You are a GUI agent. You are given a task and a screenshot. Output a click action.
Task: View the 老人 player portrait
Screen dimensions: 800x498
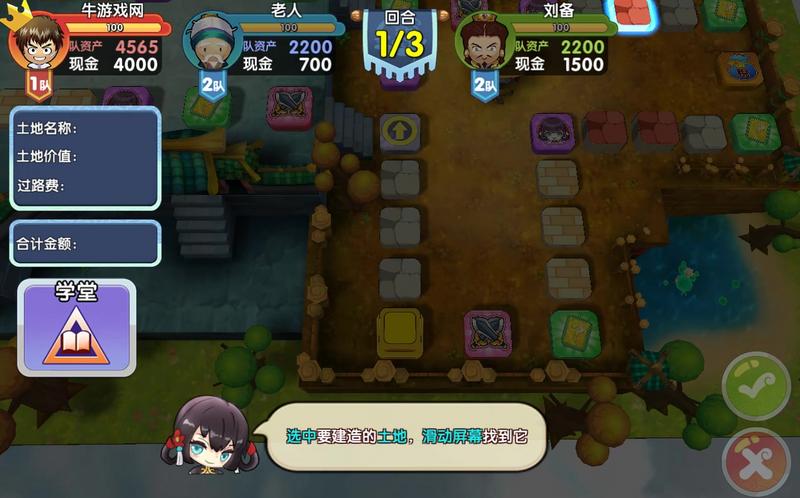(x=212, y=41)
